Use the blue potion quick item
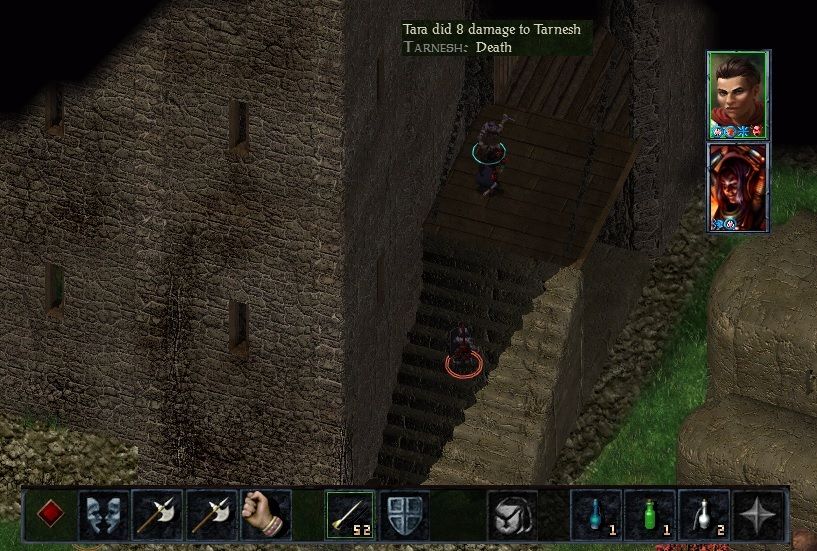This screenshot has width=817, height=551. point(596,515)
